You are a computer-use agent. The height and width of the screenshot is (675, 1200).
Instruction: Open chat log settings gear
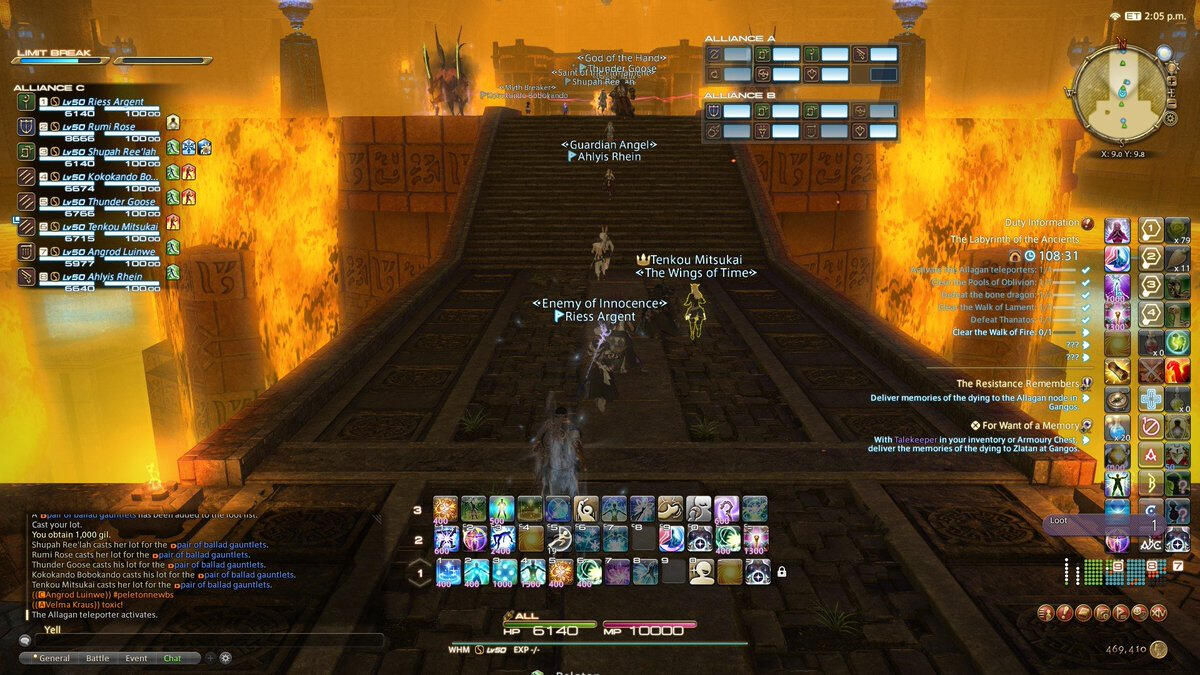point(226,658)
